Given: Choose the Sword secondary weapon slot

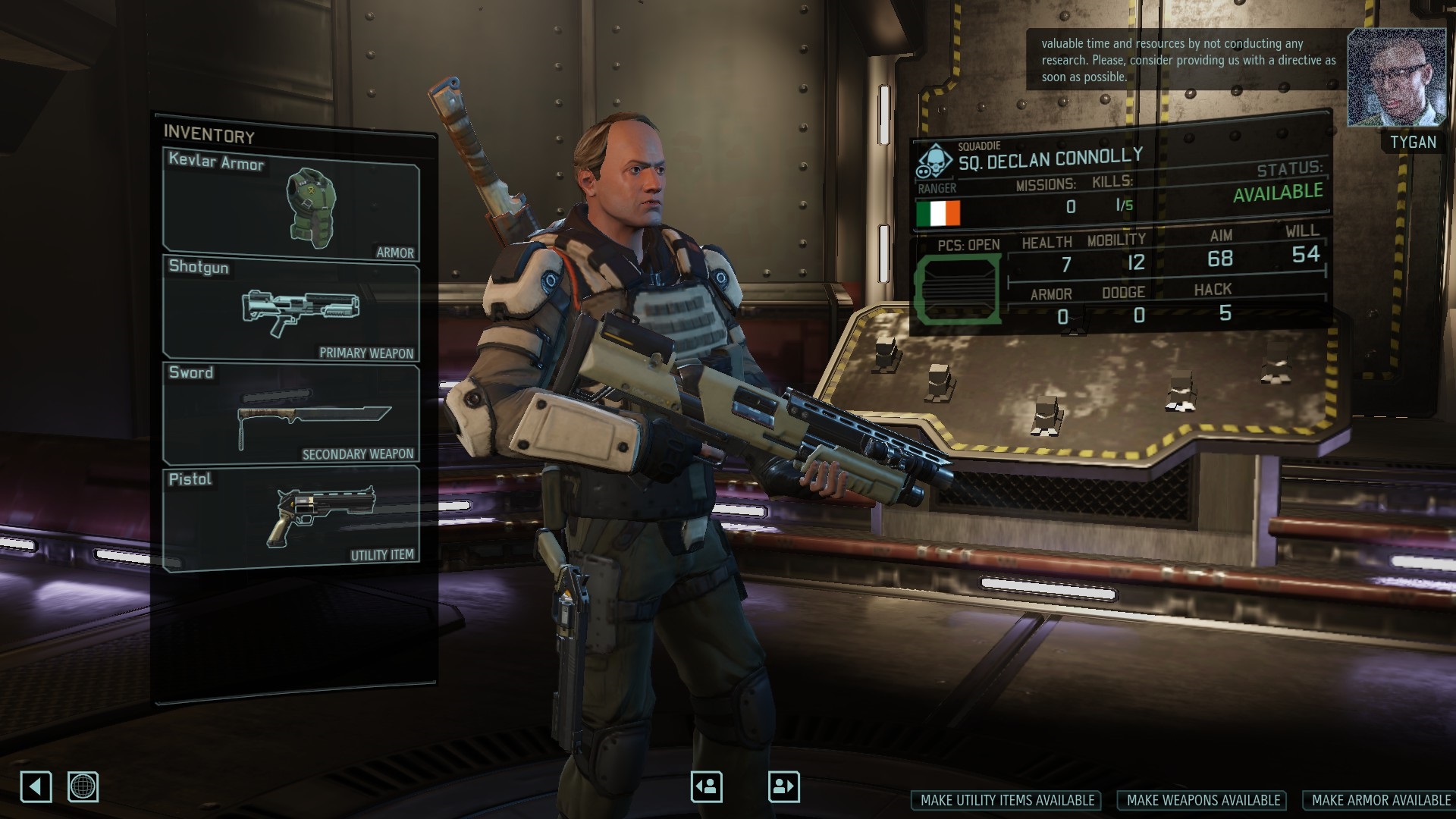Looking at the screenshot, I should pos(291,414).
